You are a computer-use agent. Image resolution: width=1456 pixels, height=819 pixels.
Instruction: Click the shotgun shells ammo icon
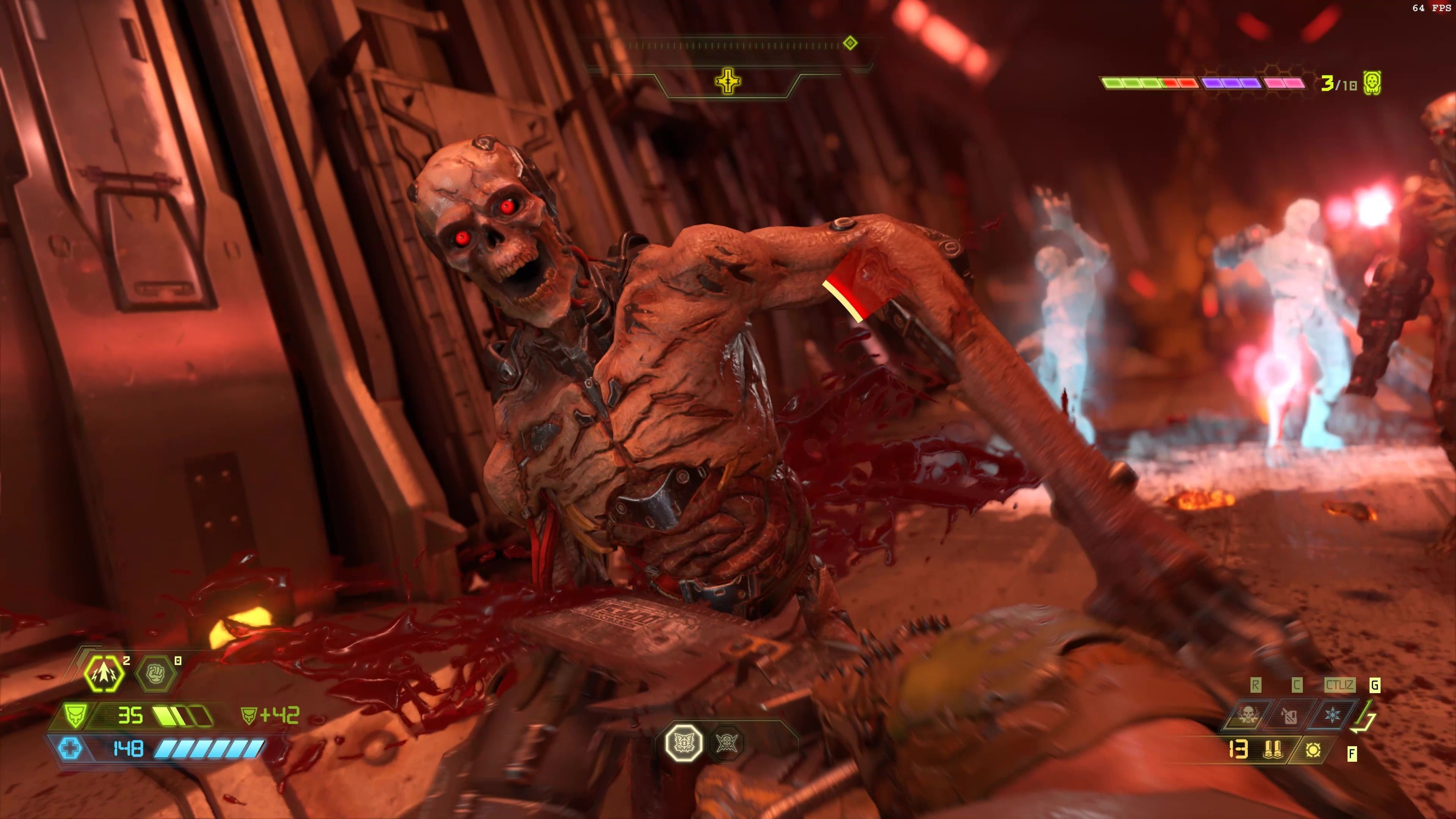1273,750
